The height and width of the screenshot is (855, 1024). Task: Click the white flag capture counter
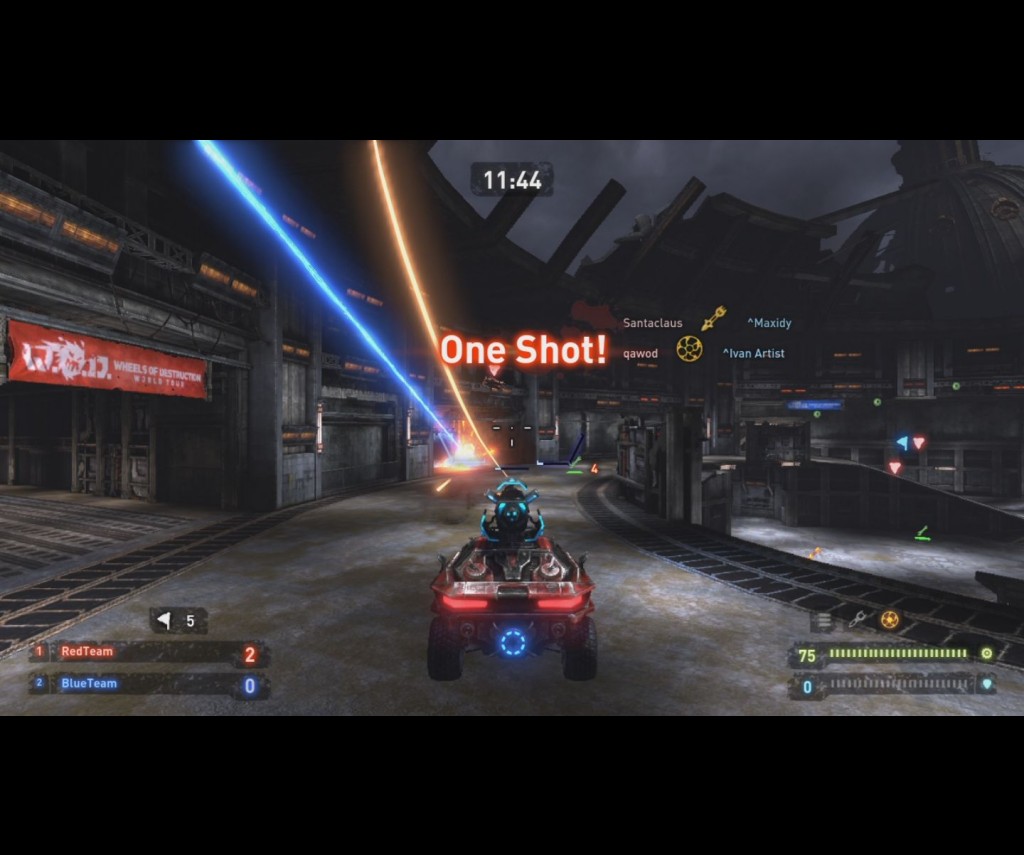[x=178, y=621]
